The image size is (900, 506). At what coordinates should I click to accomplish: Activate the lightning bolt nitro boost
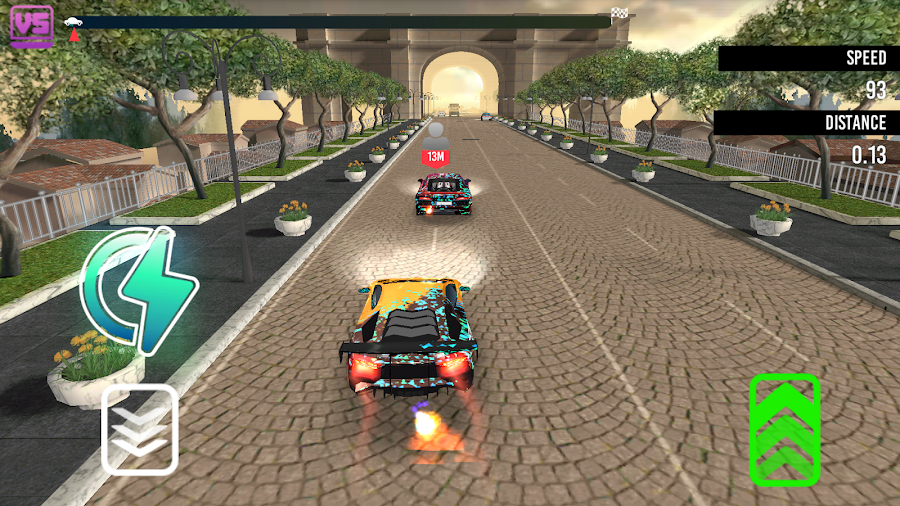click(141, 290)
